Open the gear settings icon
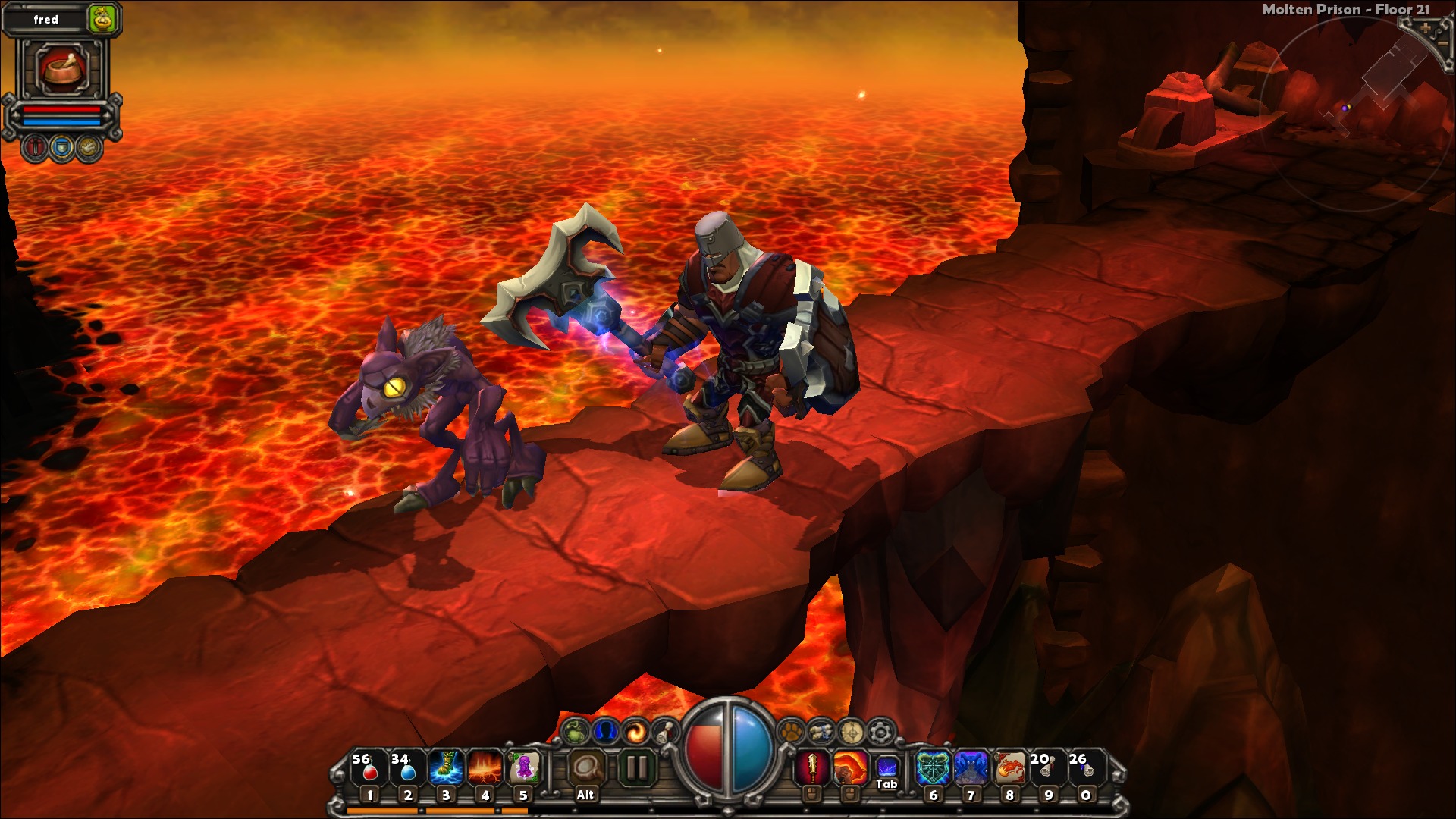The width and height of the screenshot is (1456, 819). (880, 733)
